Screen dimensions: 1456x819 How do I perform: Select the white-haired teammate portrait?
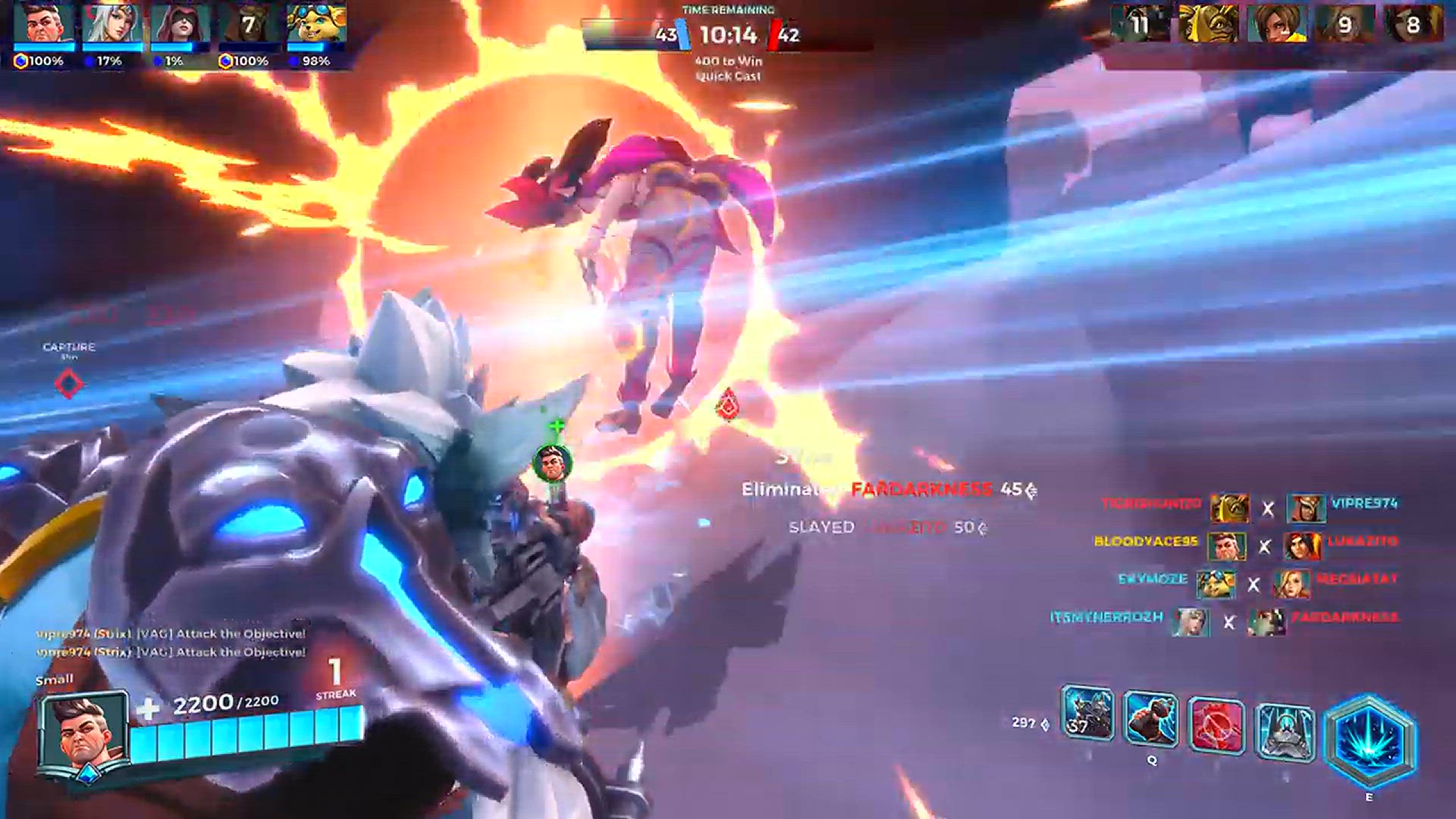tap(111, 25)
